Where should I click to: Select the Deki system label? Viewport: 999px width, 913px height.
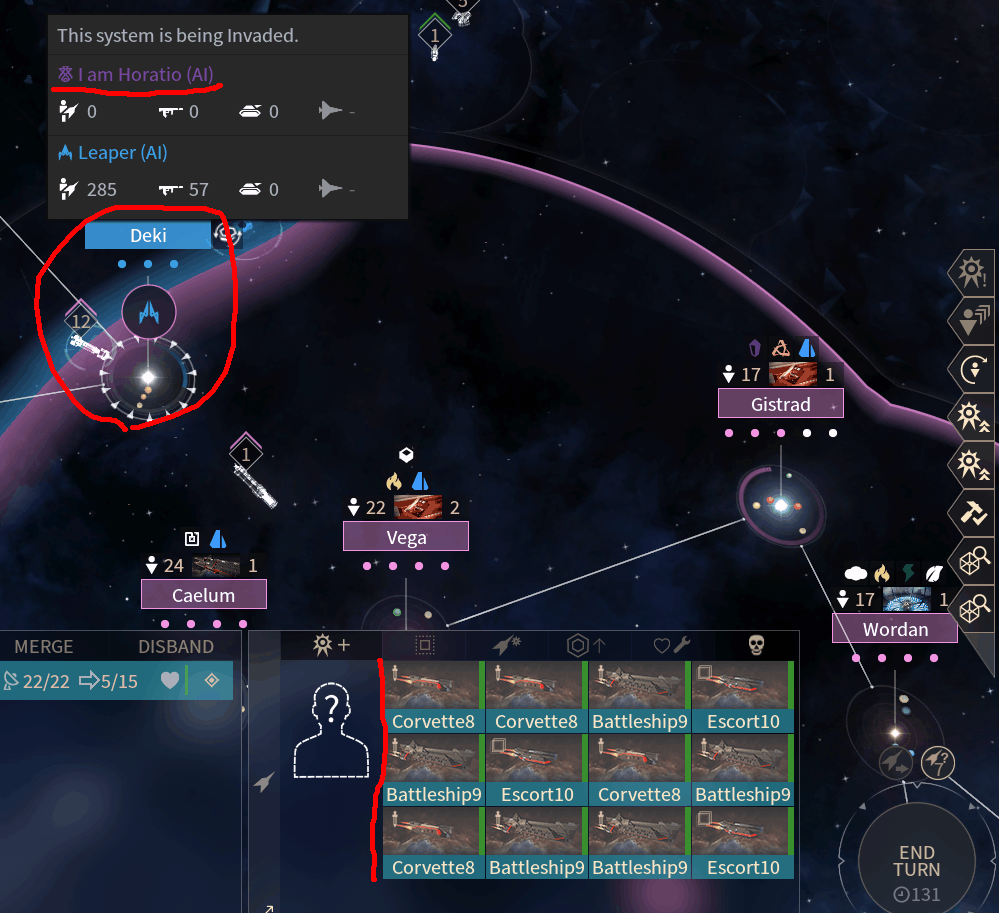click(147, 236)
